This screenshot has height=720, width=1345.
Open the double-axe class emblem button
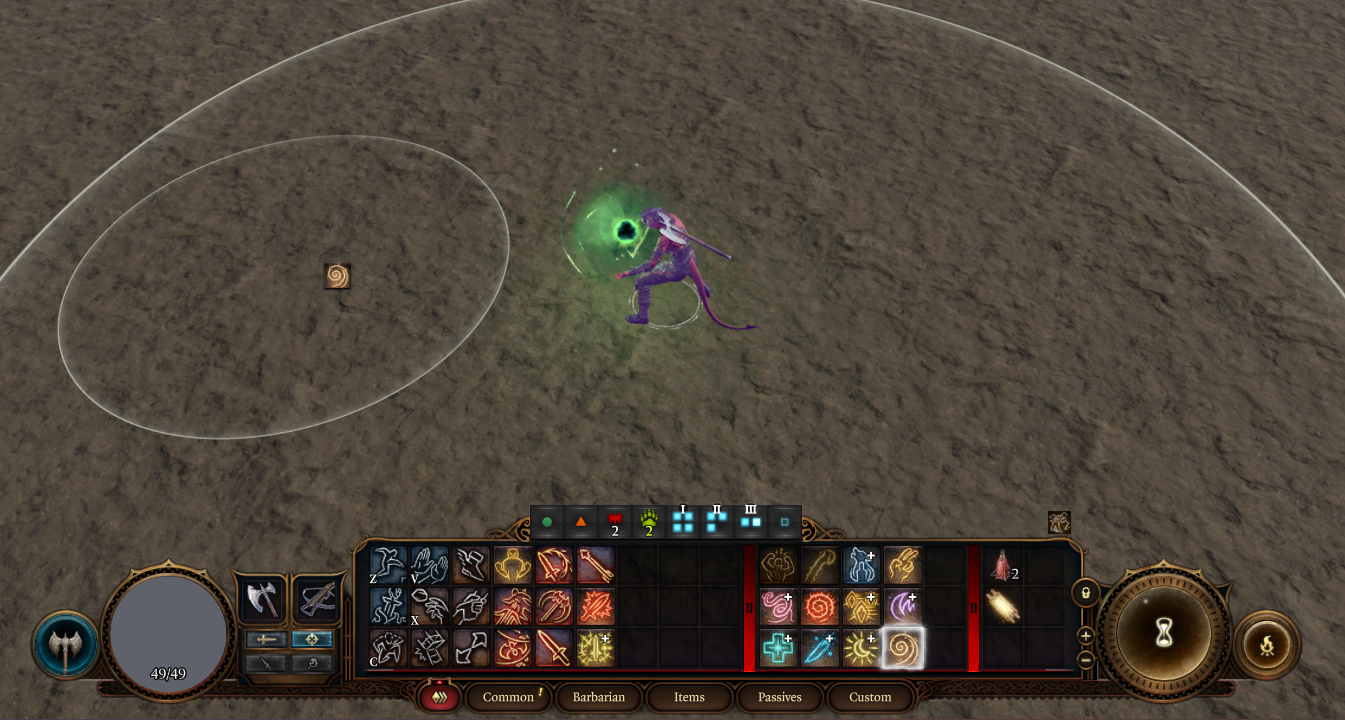click(66, 645)
